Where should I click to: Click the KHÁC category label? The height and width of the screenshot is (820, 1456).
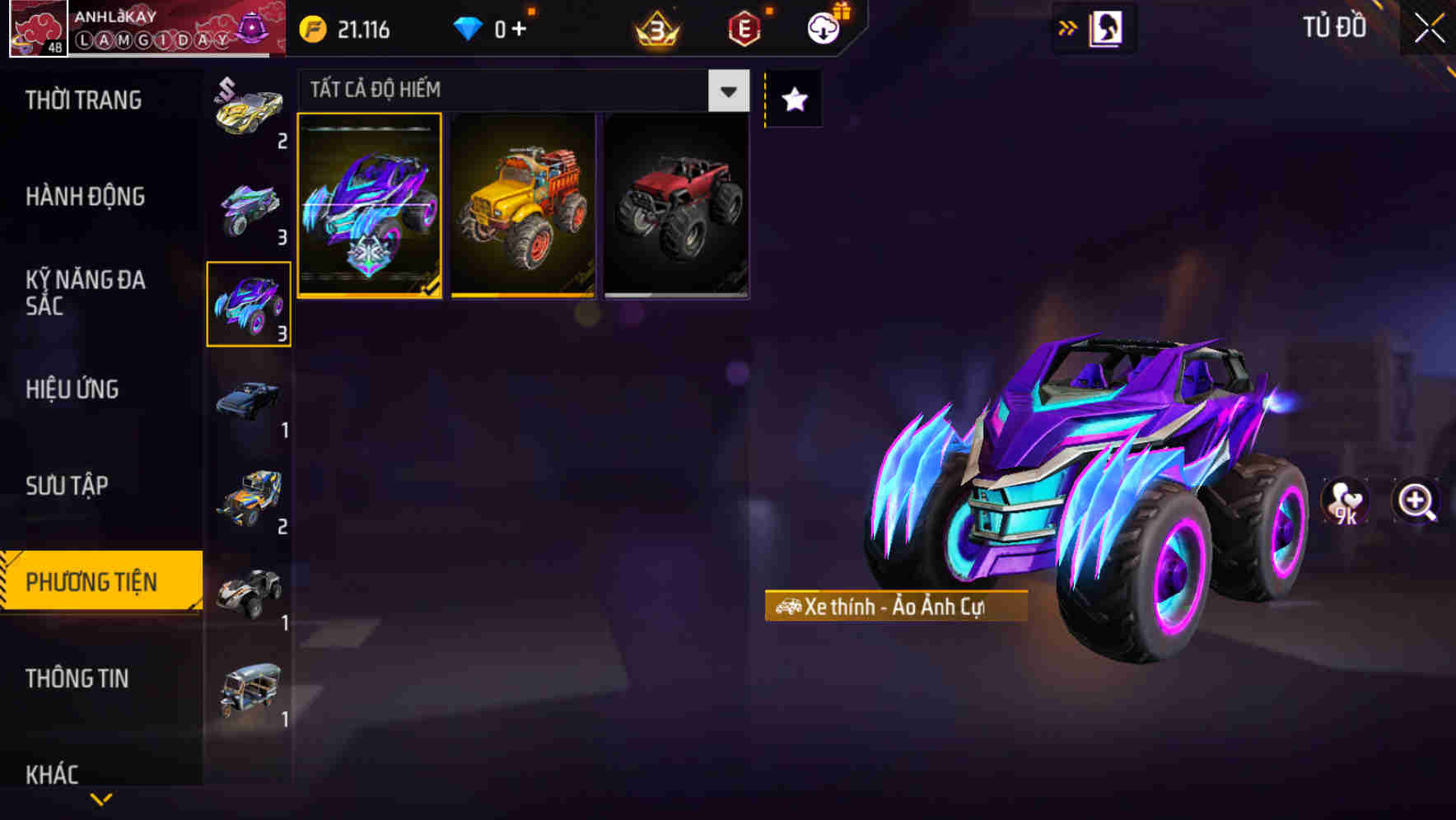54,775
